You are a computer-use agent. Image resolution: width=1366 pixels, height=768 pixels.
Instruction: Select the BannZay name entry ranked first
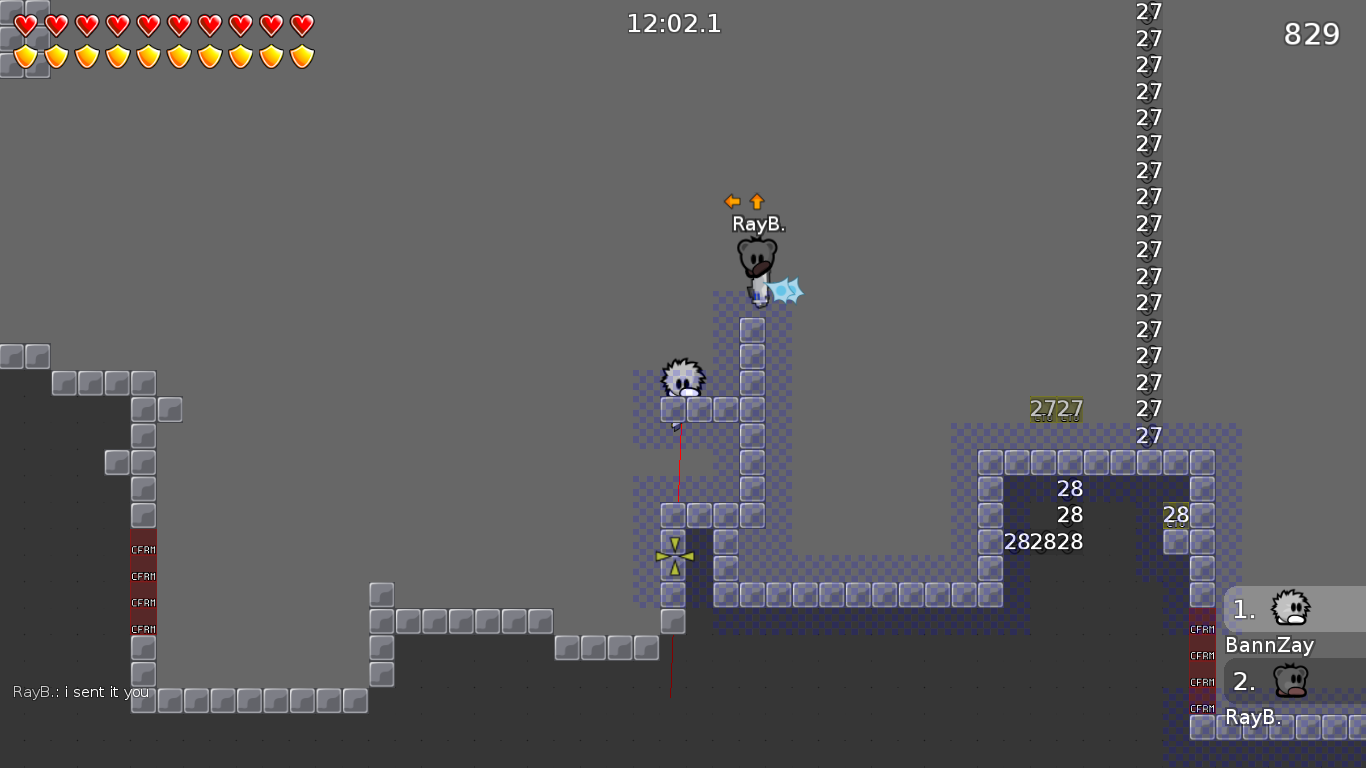click(1268, 645)
